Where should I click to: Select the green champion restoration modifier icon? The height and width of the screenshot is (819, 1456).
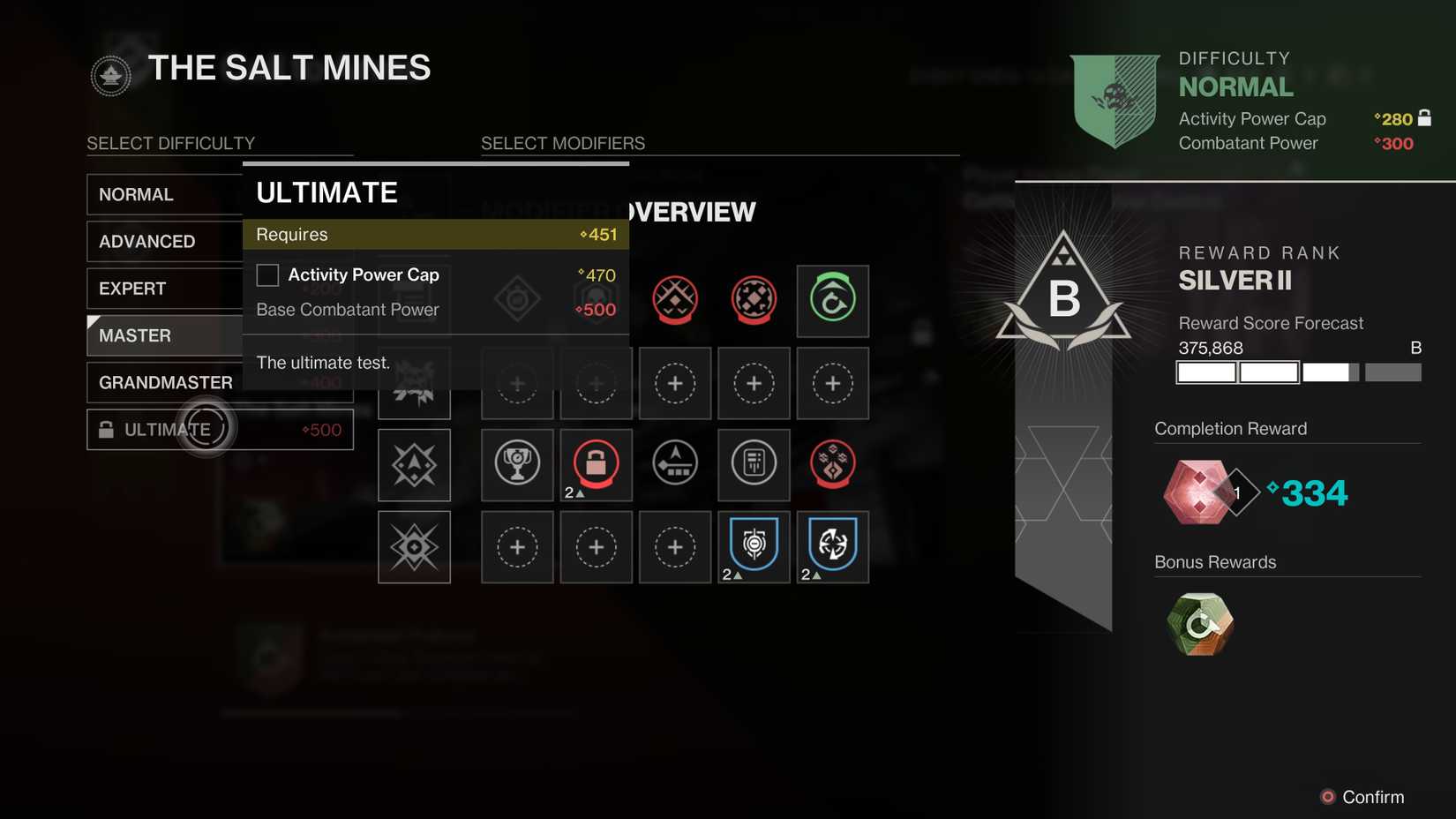tap(832, 301)
